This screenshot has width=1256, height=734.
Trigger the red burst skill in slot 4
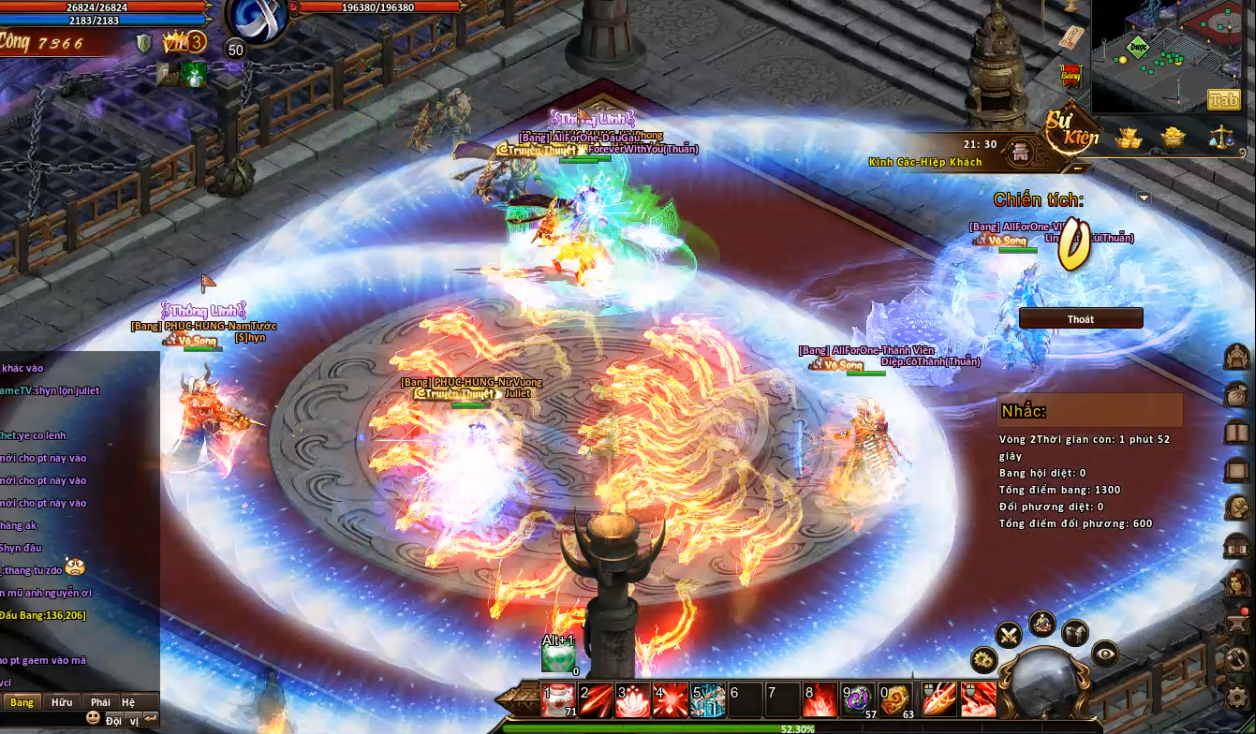tap(670, 700)
